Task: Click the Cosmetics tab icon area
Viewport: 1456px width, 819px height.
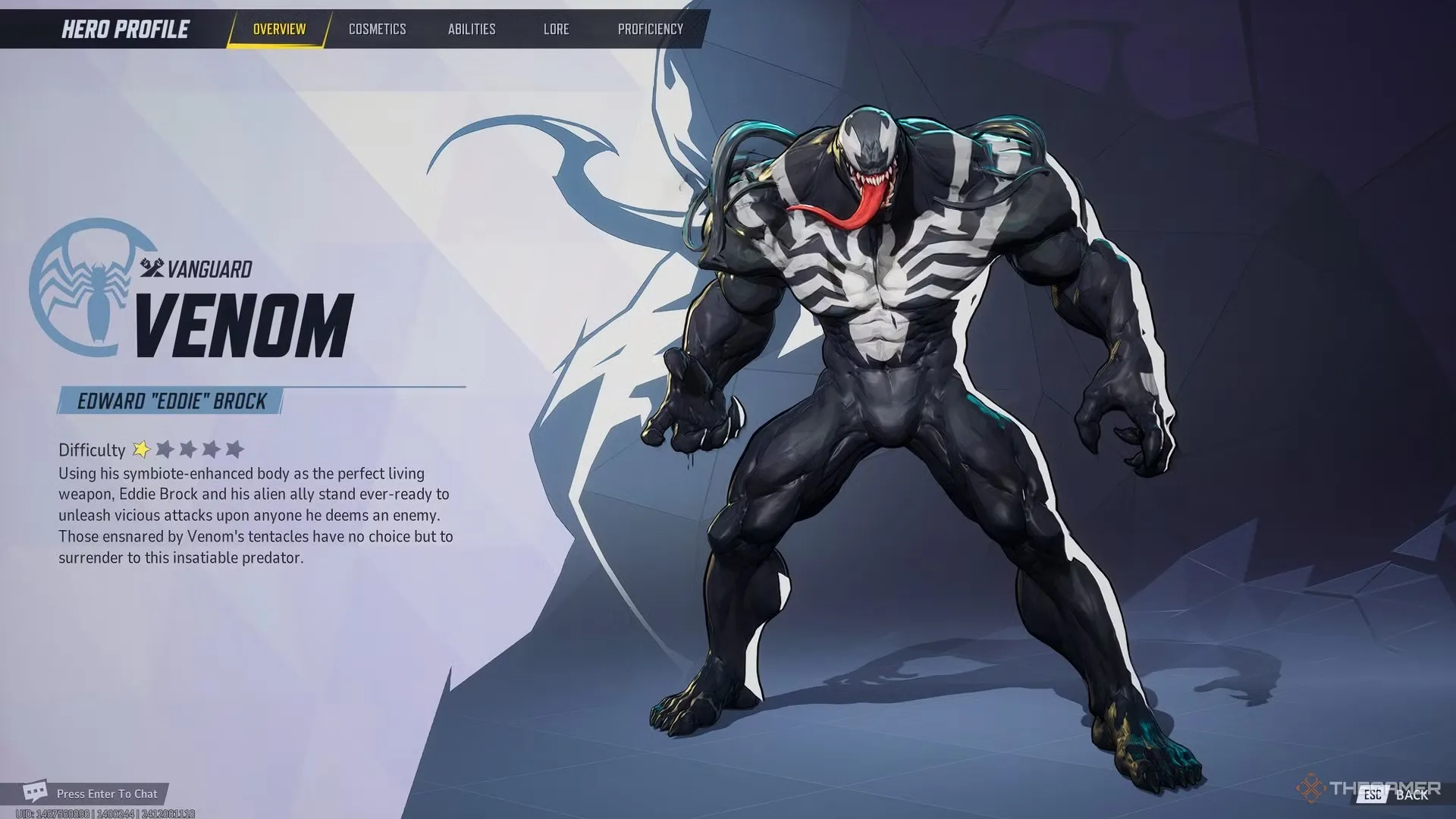Action: (377, 29)
